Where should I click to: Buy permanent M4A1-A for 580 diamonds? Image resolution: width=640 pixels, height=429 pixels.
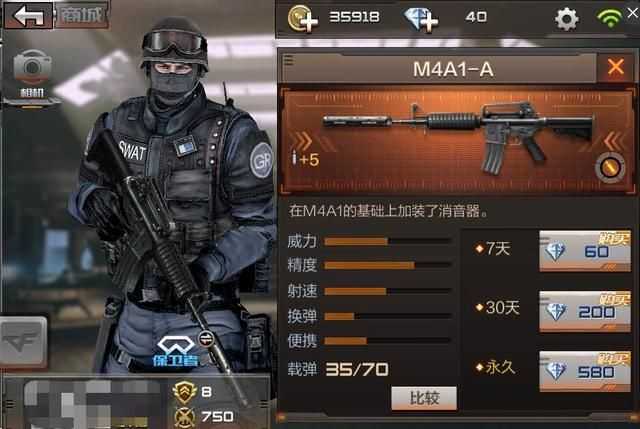(x=584, y=370)
